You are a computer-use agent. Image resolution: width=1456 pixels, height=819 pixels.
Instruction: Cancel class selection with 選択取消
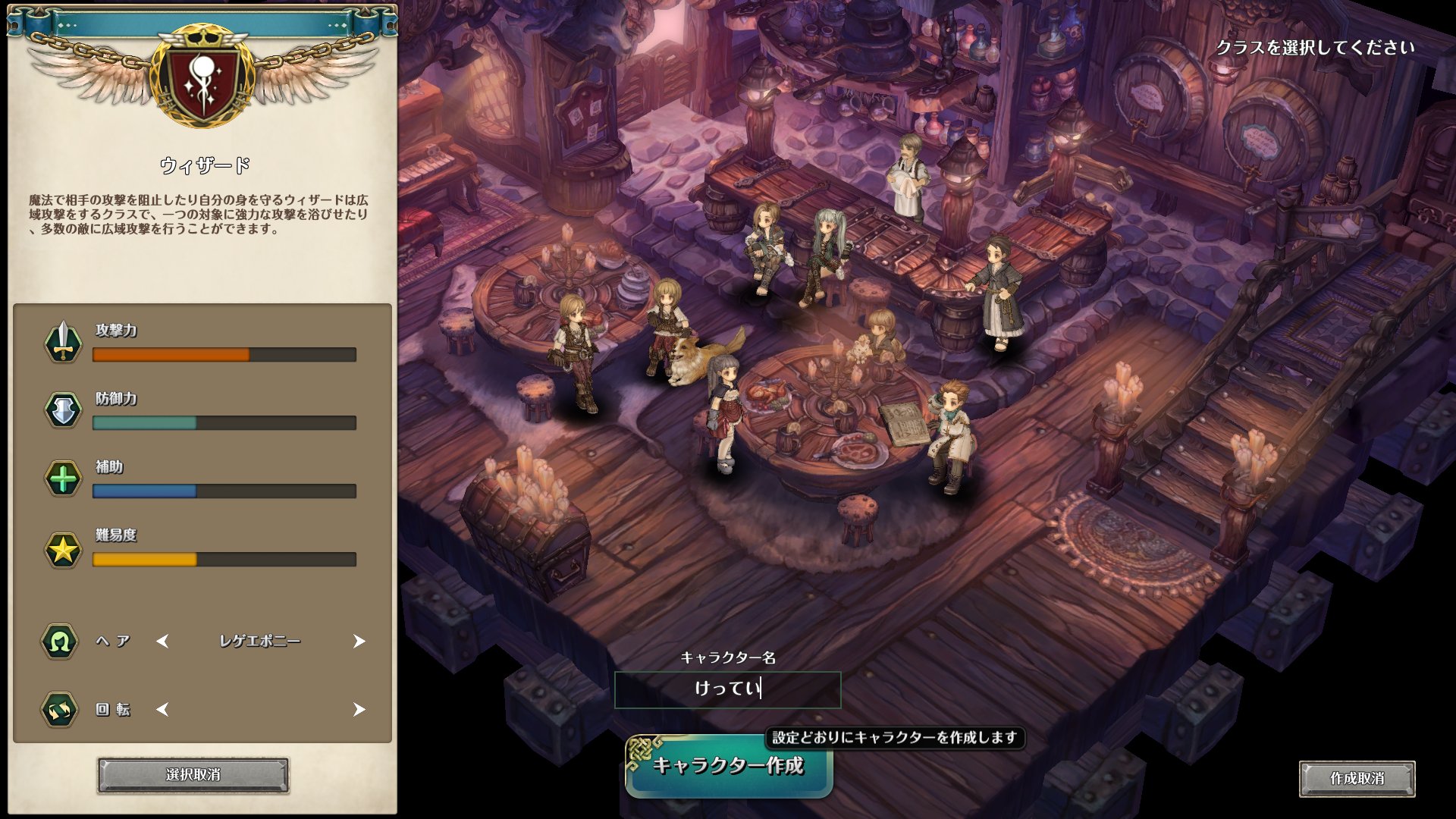tap(193, 775)
